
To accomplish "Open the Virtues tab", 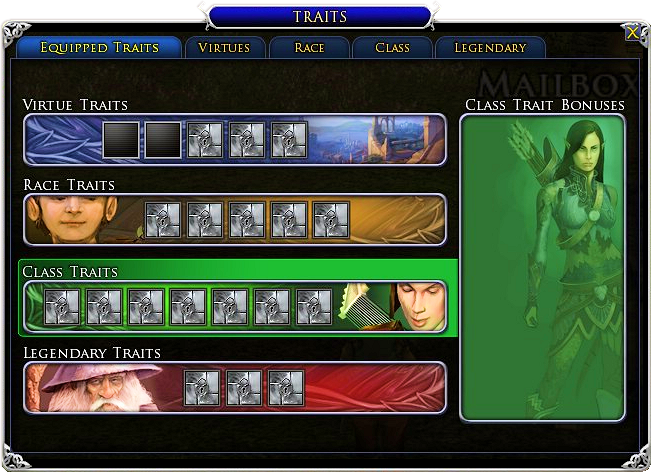I will (x=224, y=48).
